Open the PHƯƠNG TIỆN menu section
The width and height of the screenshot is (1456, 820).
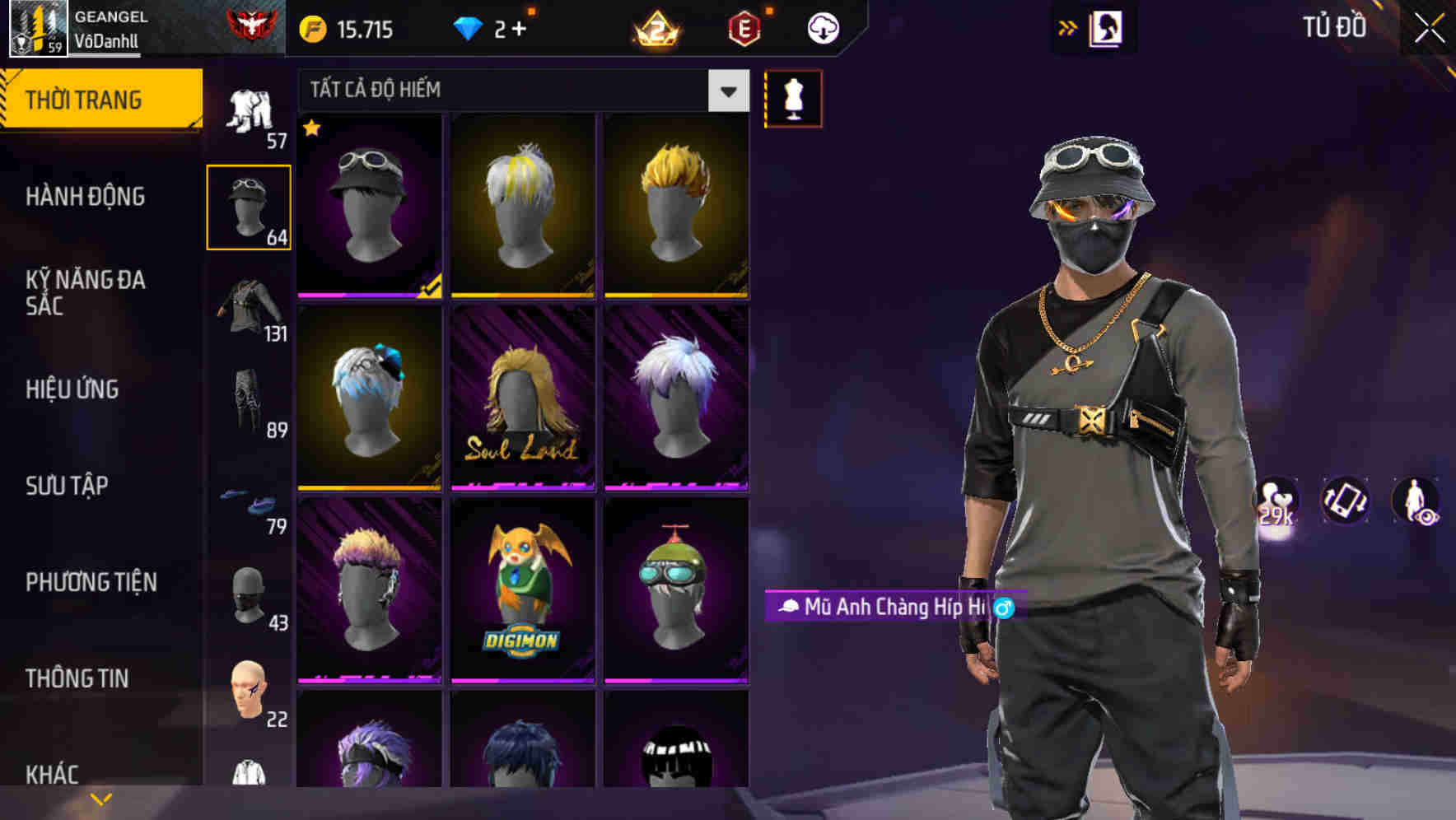(92, 581)
